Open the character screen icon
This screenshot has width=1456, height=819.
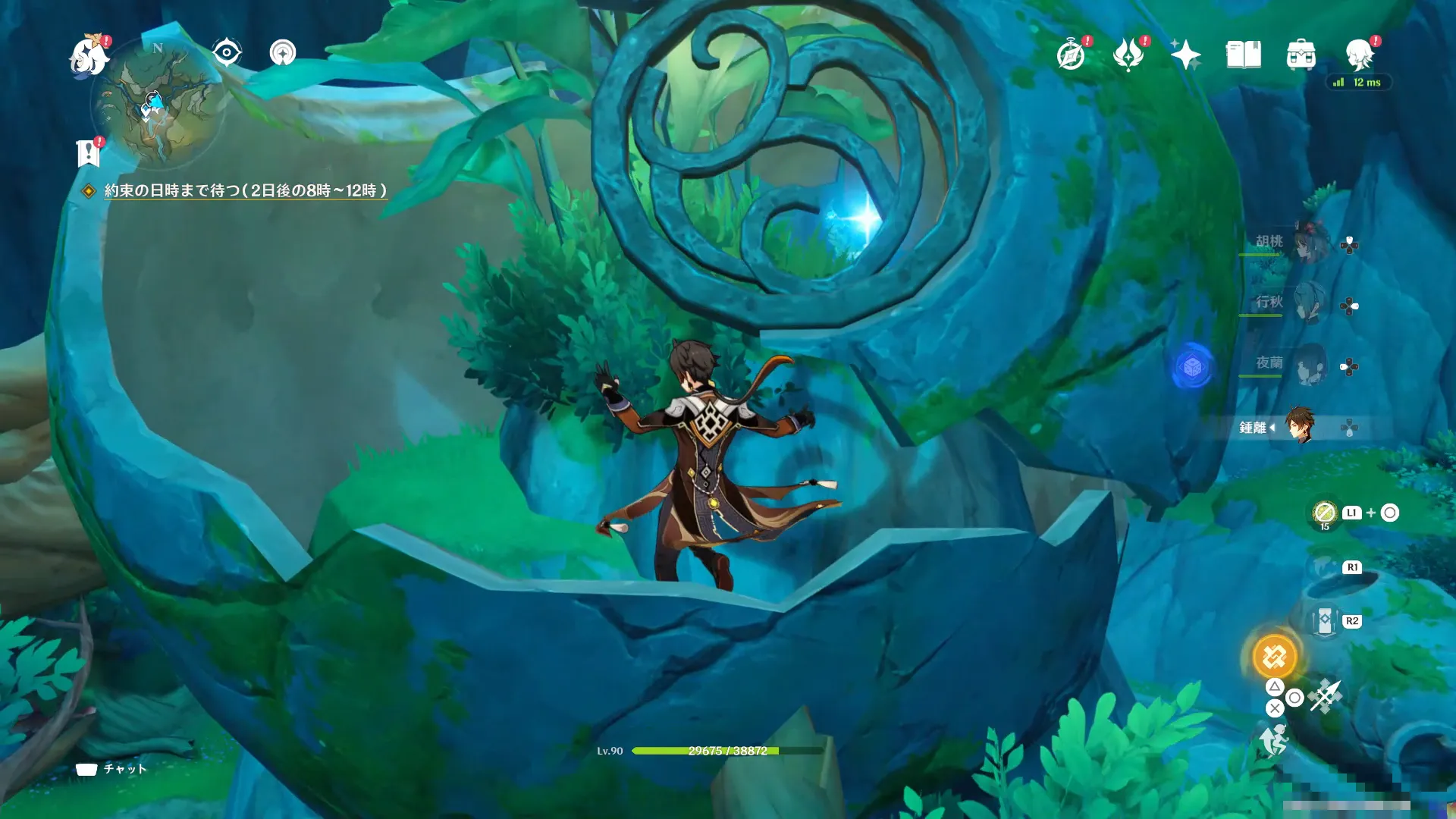pyautogui.click(x=1359, y=55)
